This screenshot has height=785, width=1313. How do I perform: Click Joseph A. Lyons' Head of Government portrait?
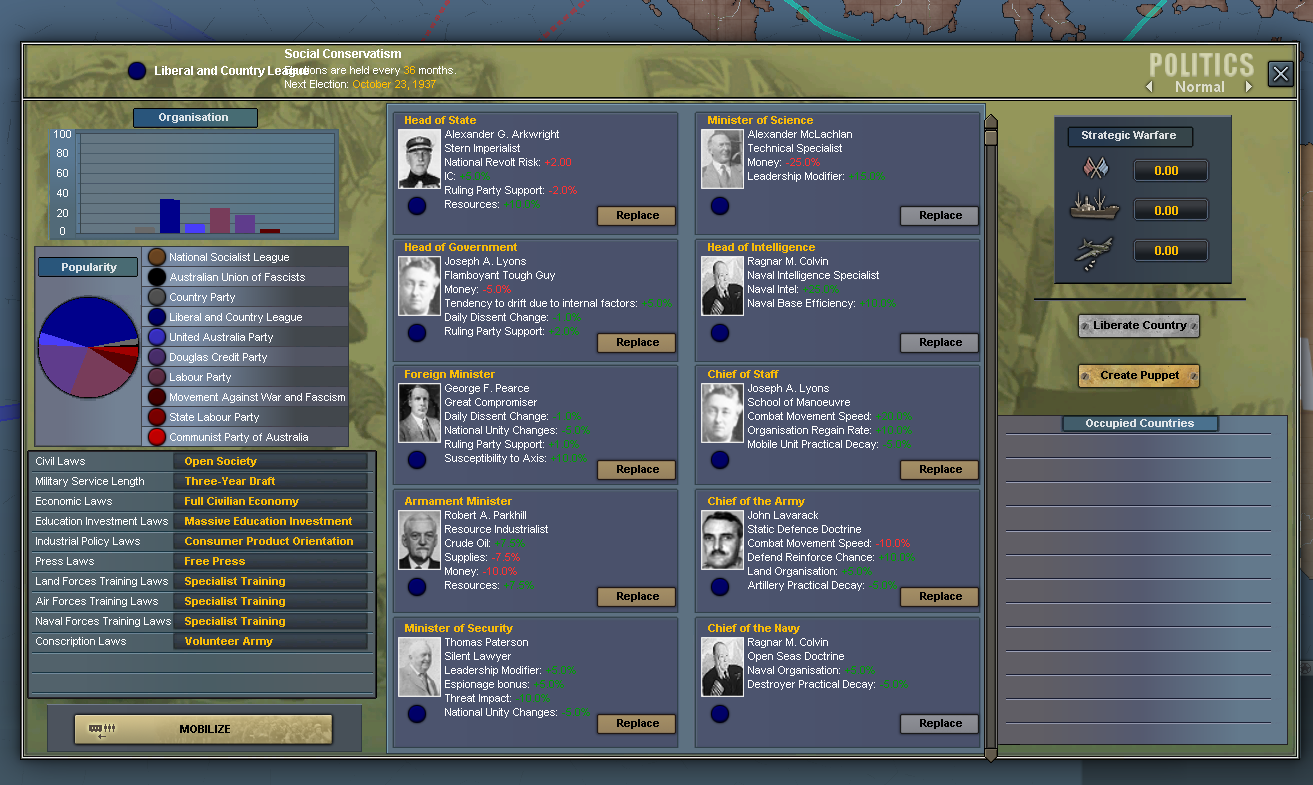419,286
